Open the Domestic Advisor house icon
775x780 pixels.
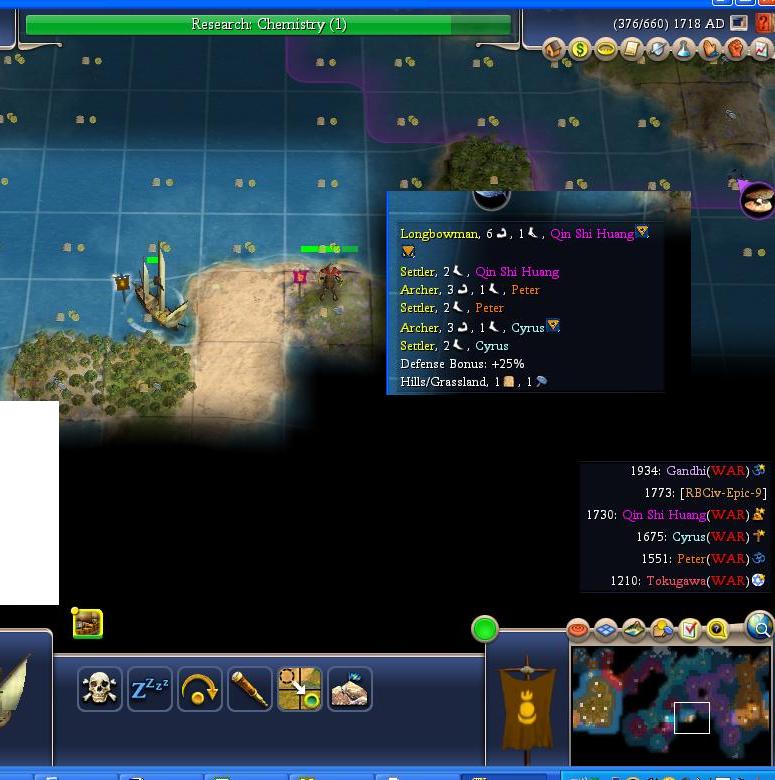[x=555, y=49]
